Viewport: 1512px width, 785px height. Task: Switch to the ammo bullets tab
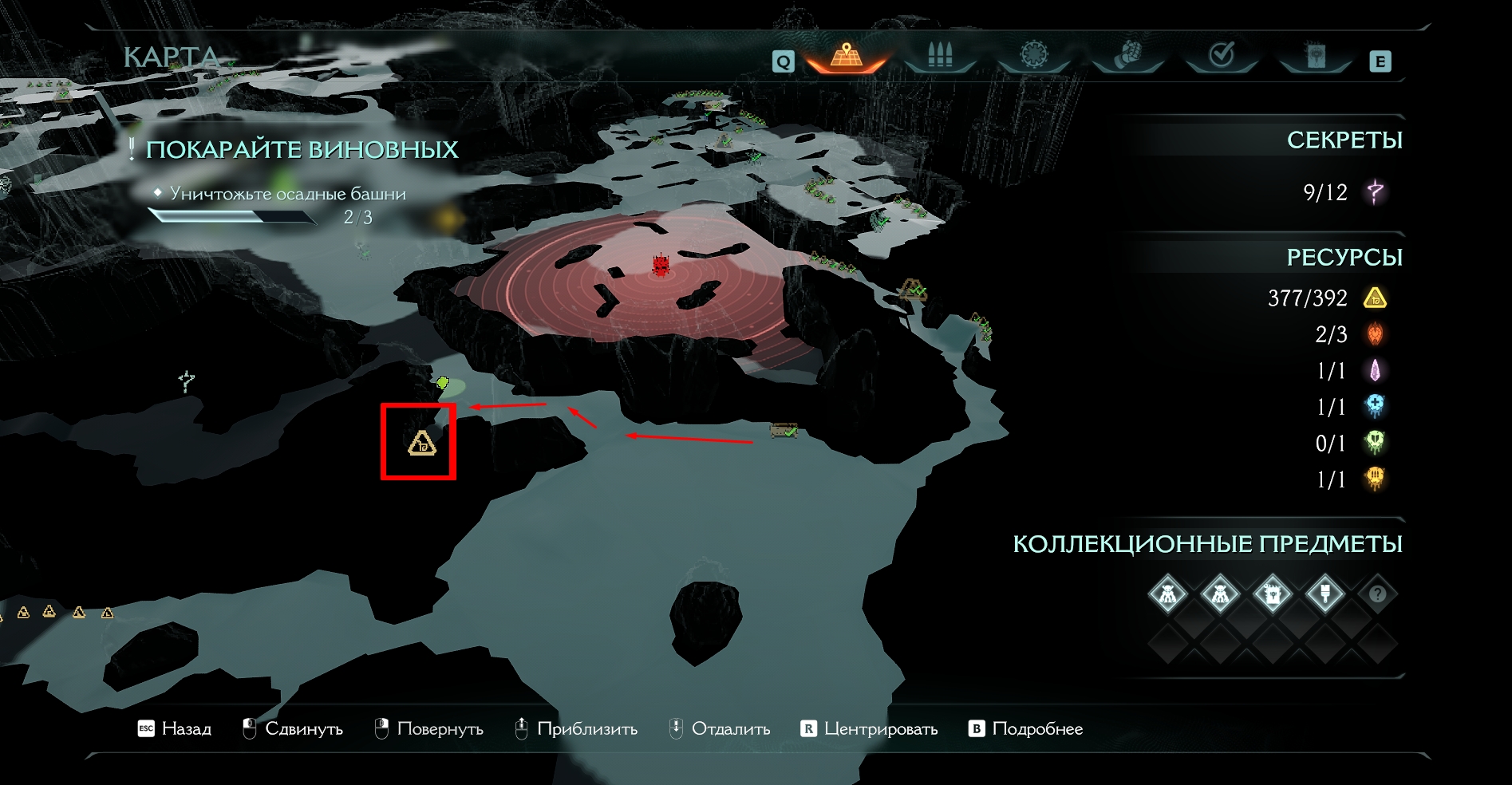940,56
